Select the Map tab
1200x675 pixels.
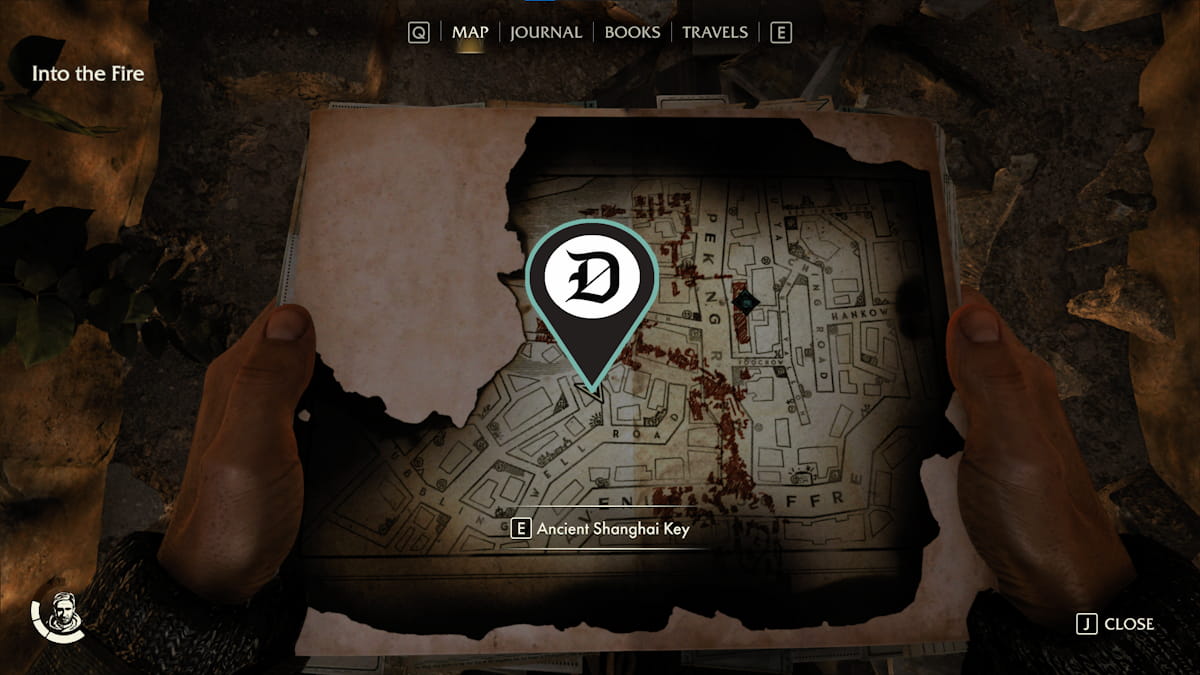point(470,32)
